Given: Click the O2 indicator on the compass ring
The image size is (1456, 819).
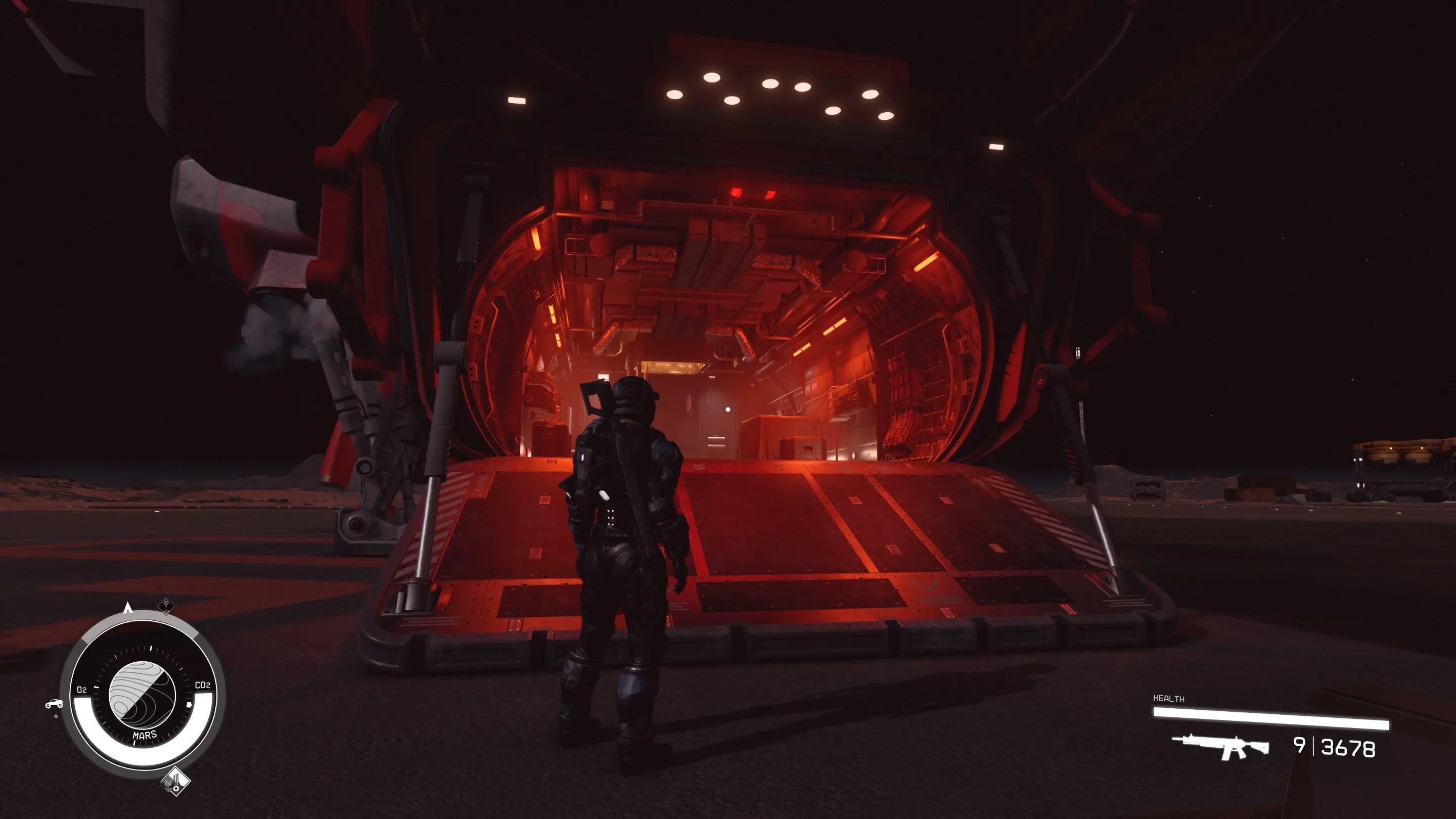Looking at the screenshot, I should pyautogui.click(x=81, y=689).
